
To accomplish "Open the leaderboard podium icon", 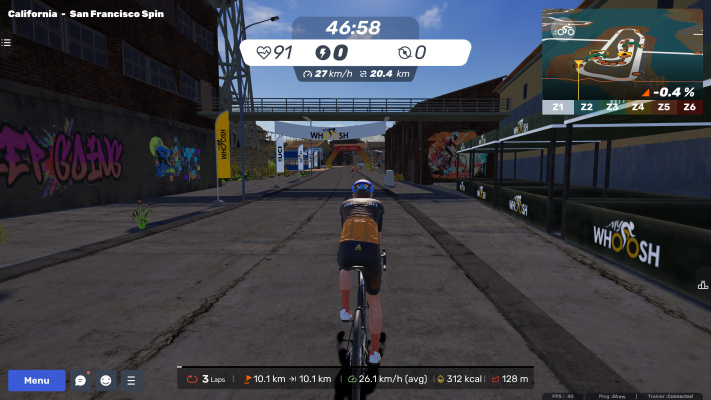I will coord(703,285).
